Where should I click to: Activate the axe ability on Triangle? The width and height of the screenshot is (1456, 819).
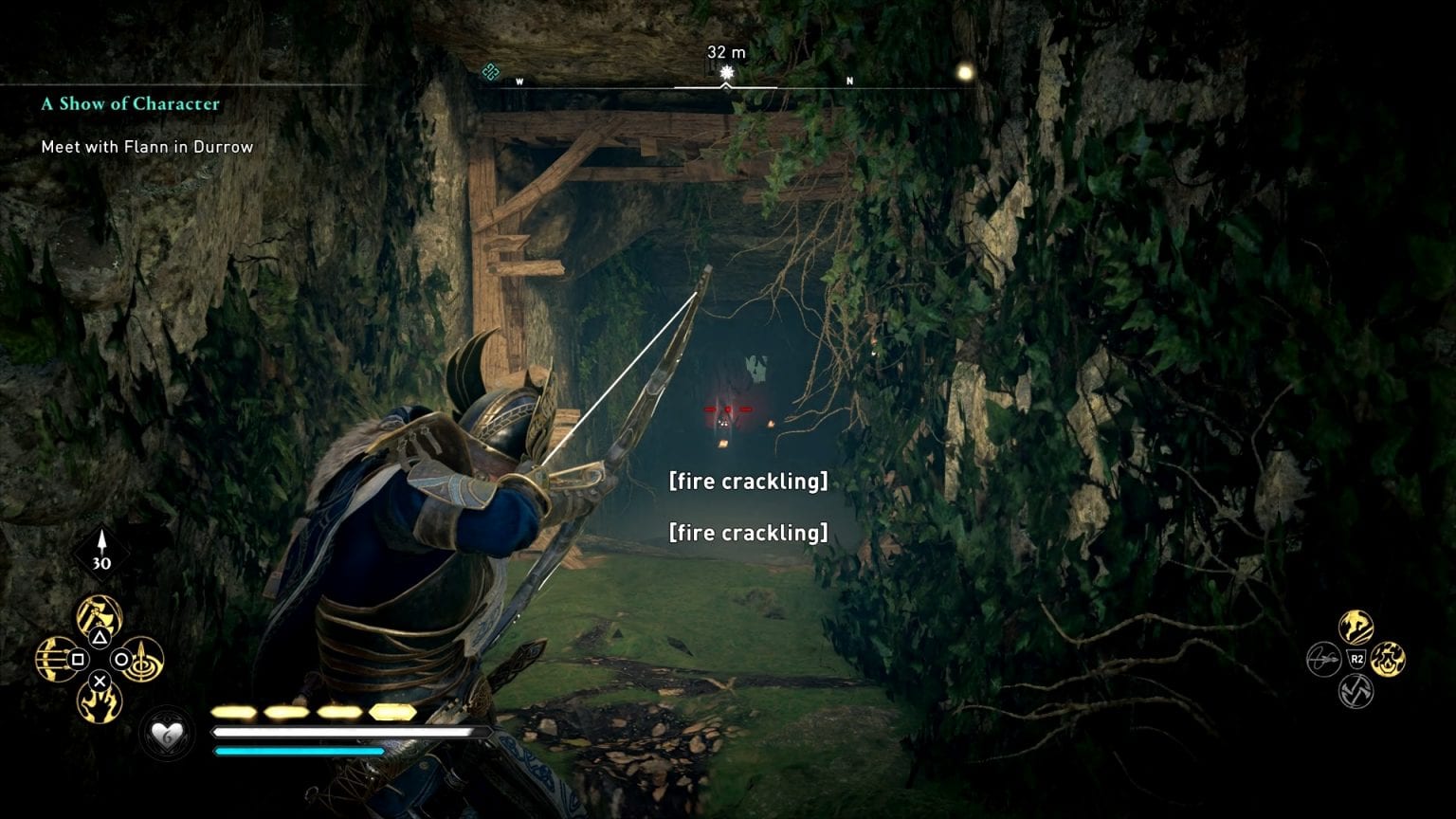(99, 615)
